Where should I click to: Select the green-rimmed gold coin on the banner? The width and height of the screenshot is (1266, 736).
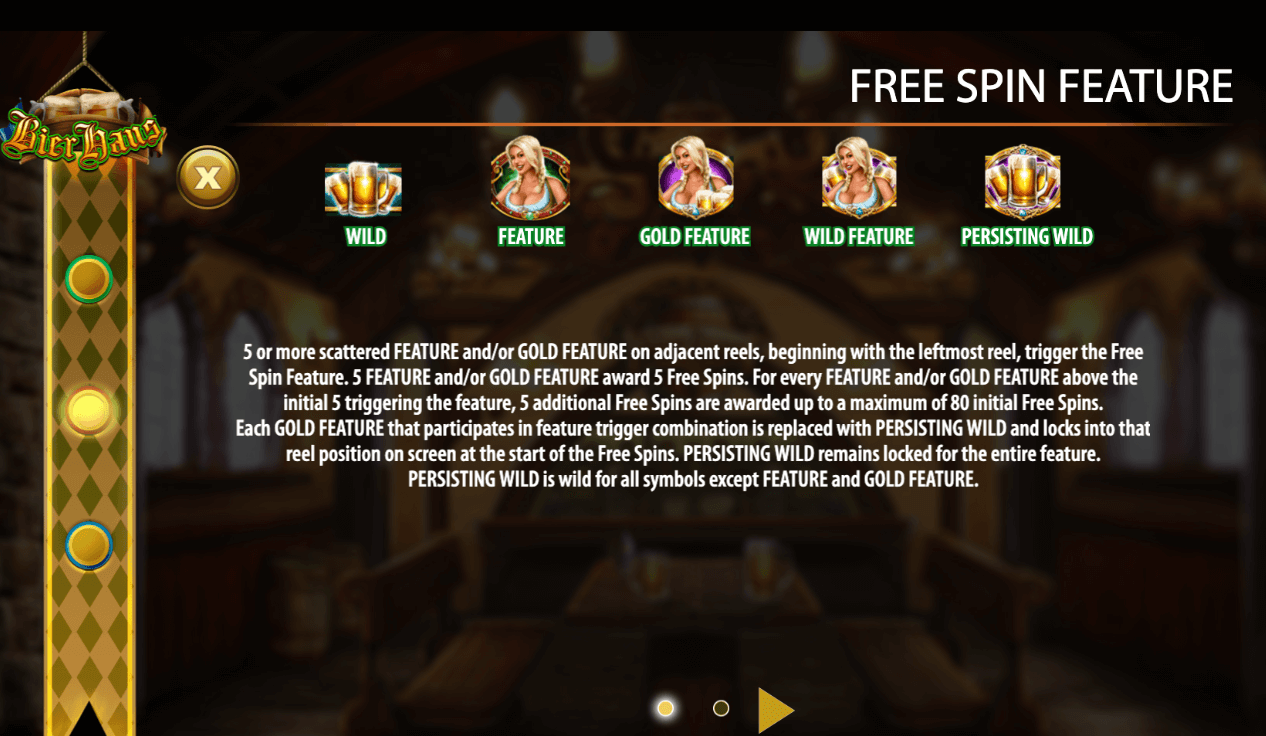point(89,279)
